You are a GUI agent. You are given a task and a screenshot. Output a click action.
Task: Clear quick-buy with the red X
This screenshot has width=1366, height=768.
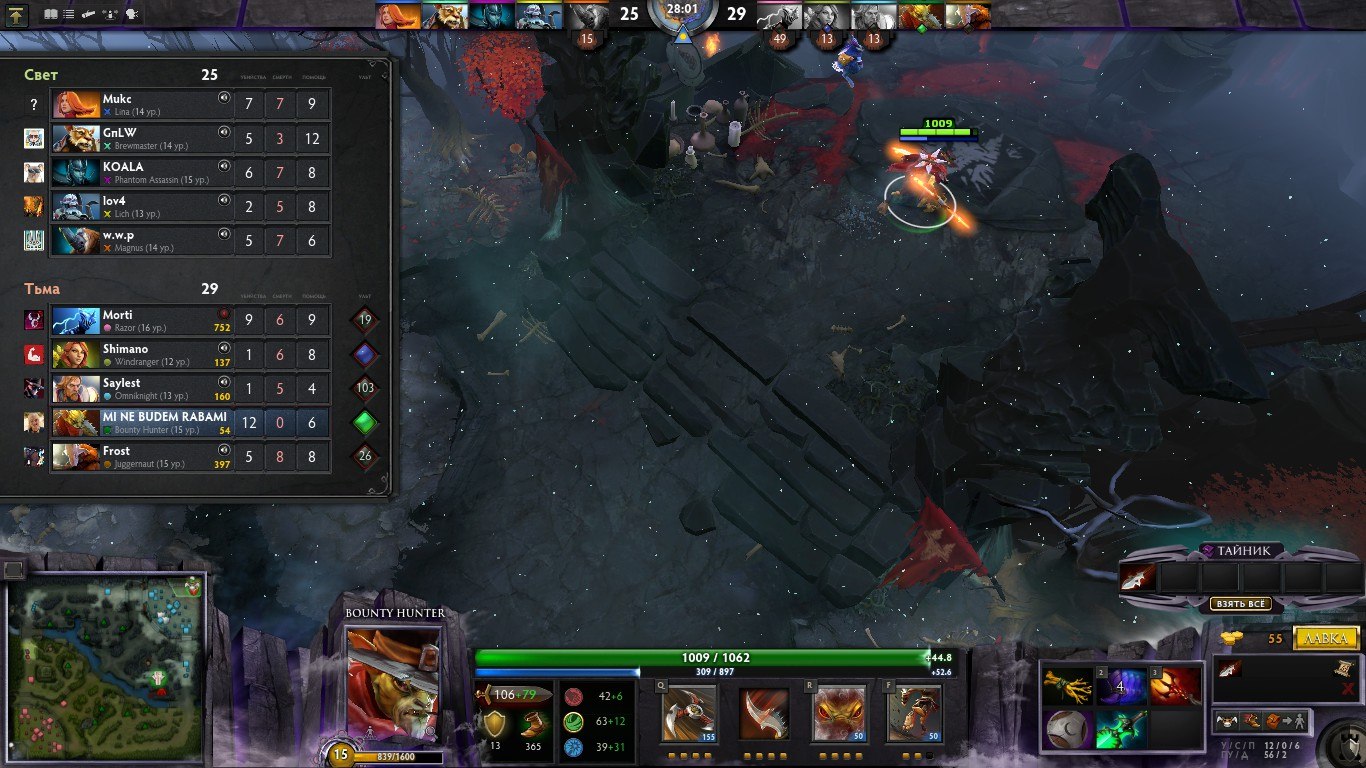tap(1346, 691)
